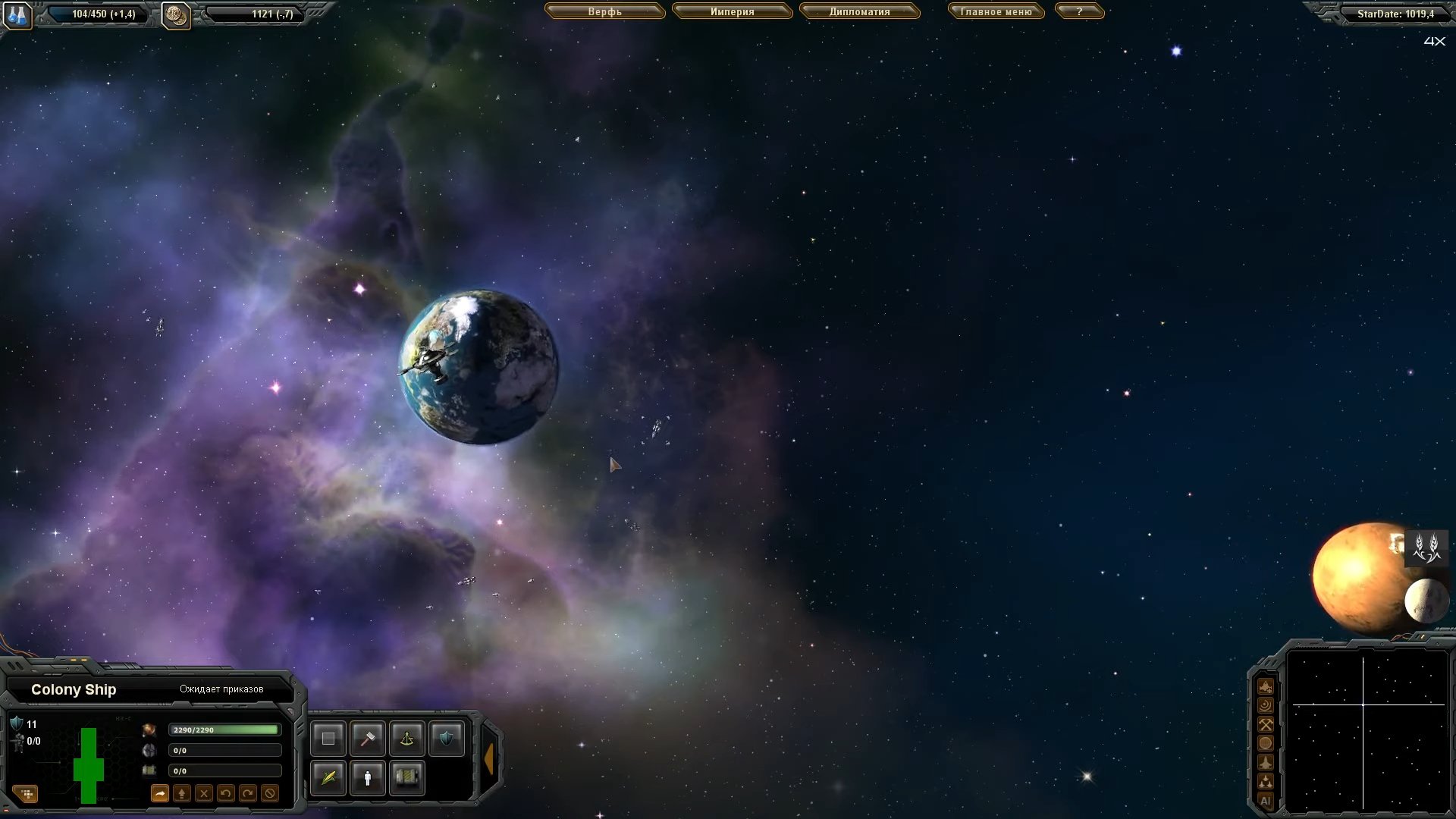
Task: Collapse the orders panel with the orange arrow
Action: (489, 758)
